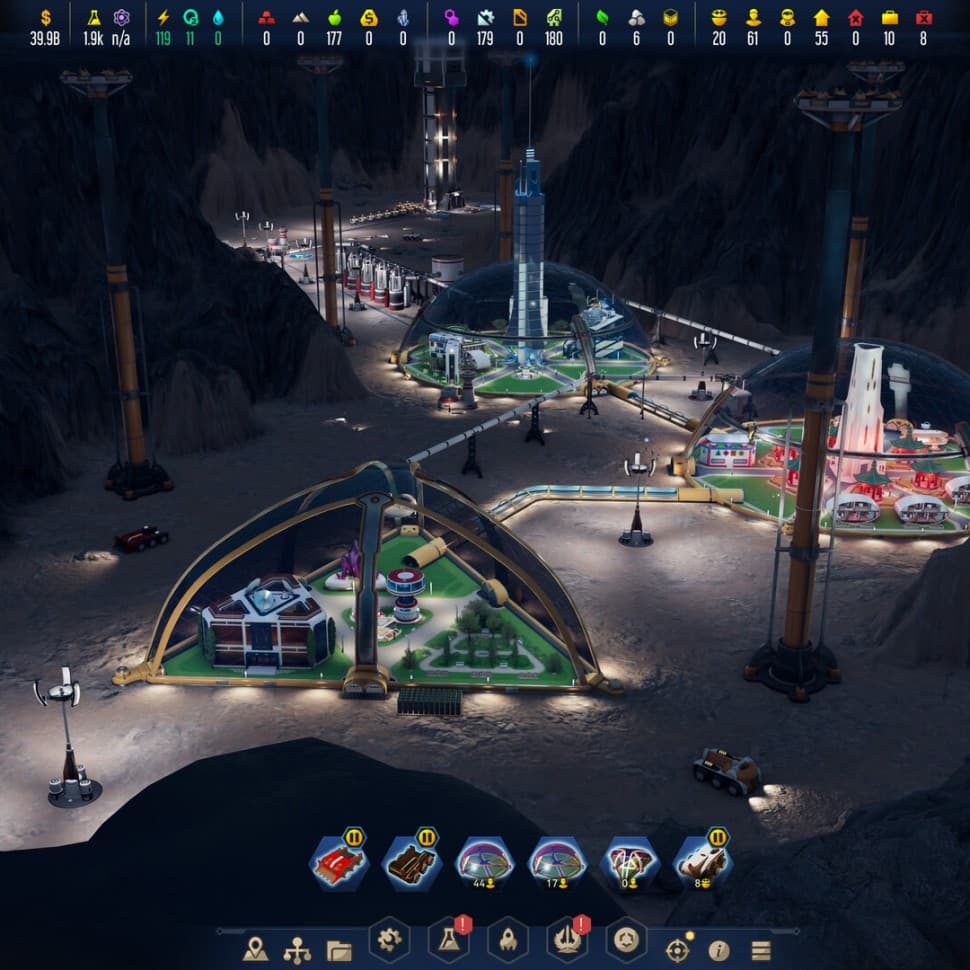This screenshot has width=970, height=970.
Task: Click the power lightning bolt icon in the resource bar
Action: pyautogui.click(x=163, y=17)
